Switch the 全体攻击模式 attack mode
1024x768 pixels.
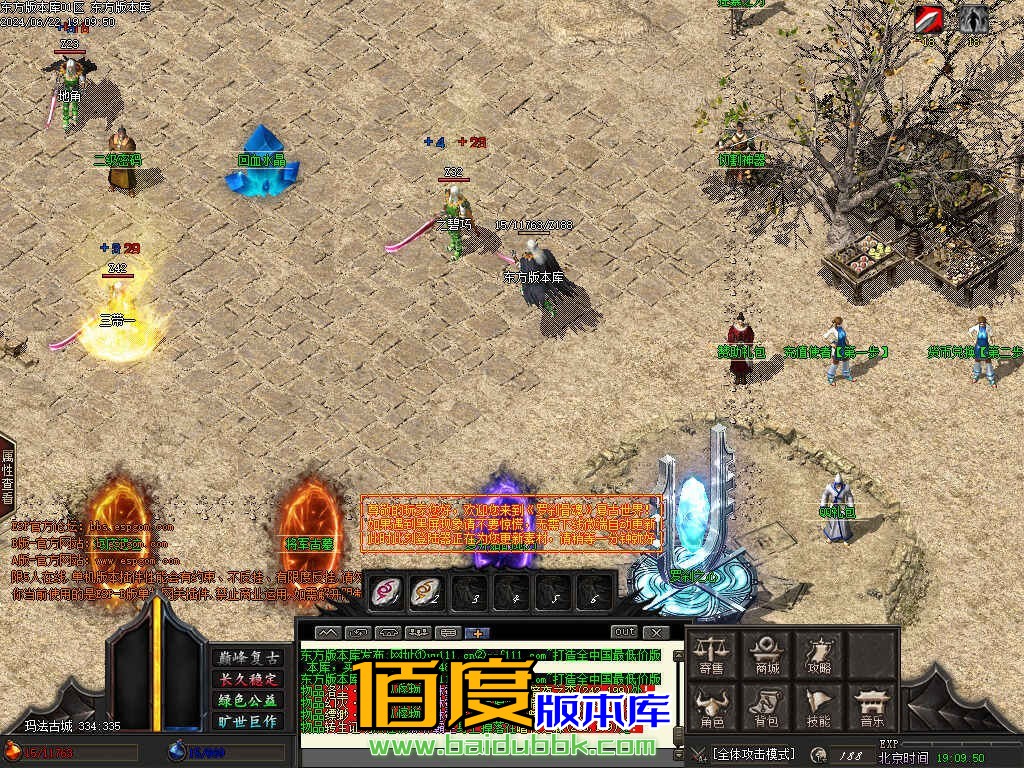point(753,753)
